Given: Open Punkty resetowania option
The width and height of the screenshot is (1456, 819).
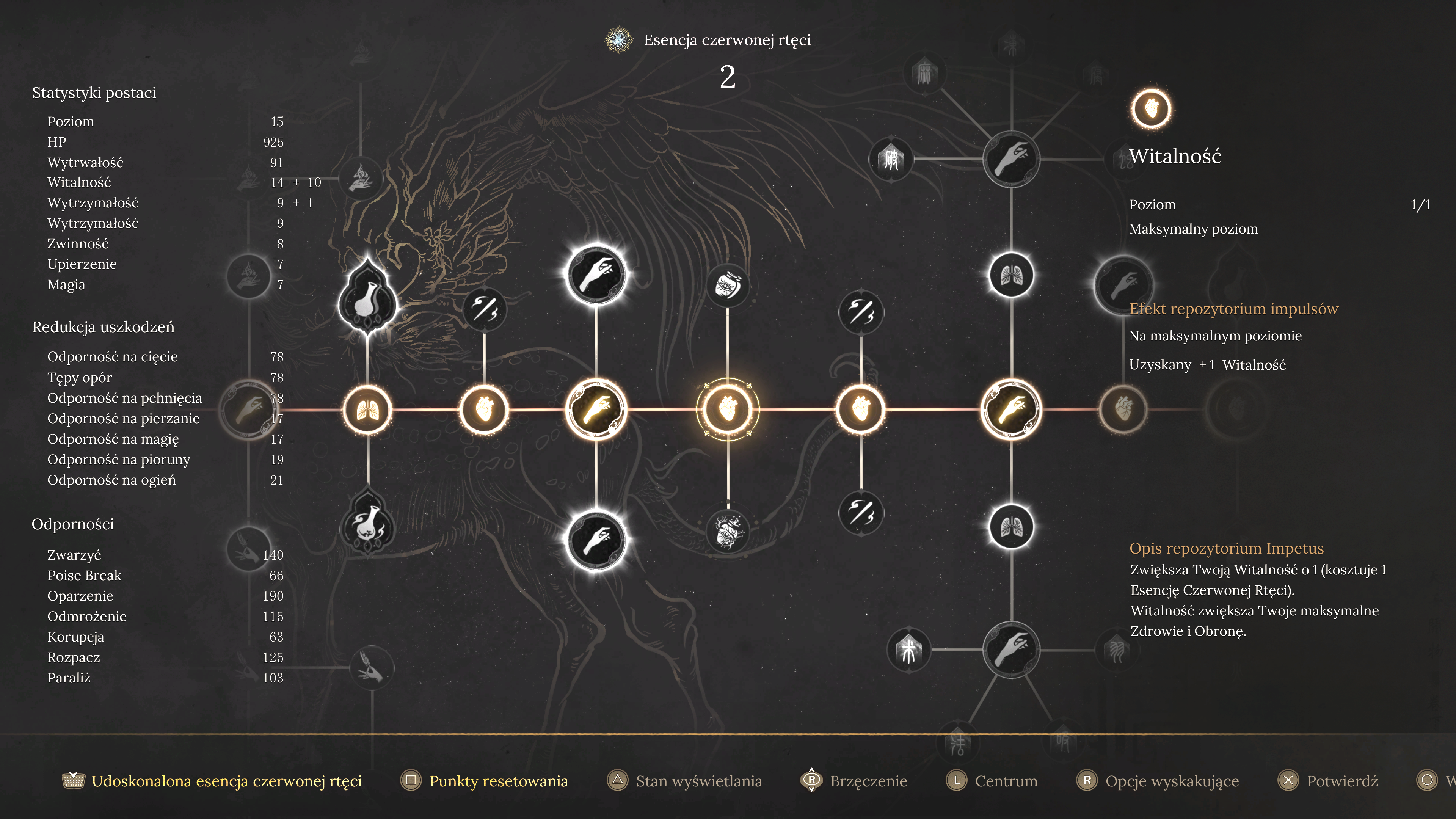Looking at the screenshot, I should point(498,781).
